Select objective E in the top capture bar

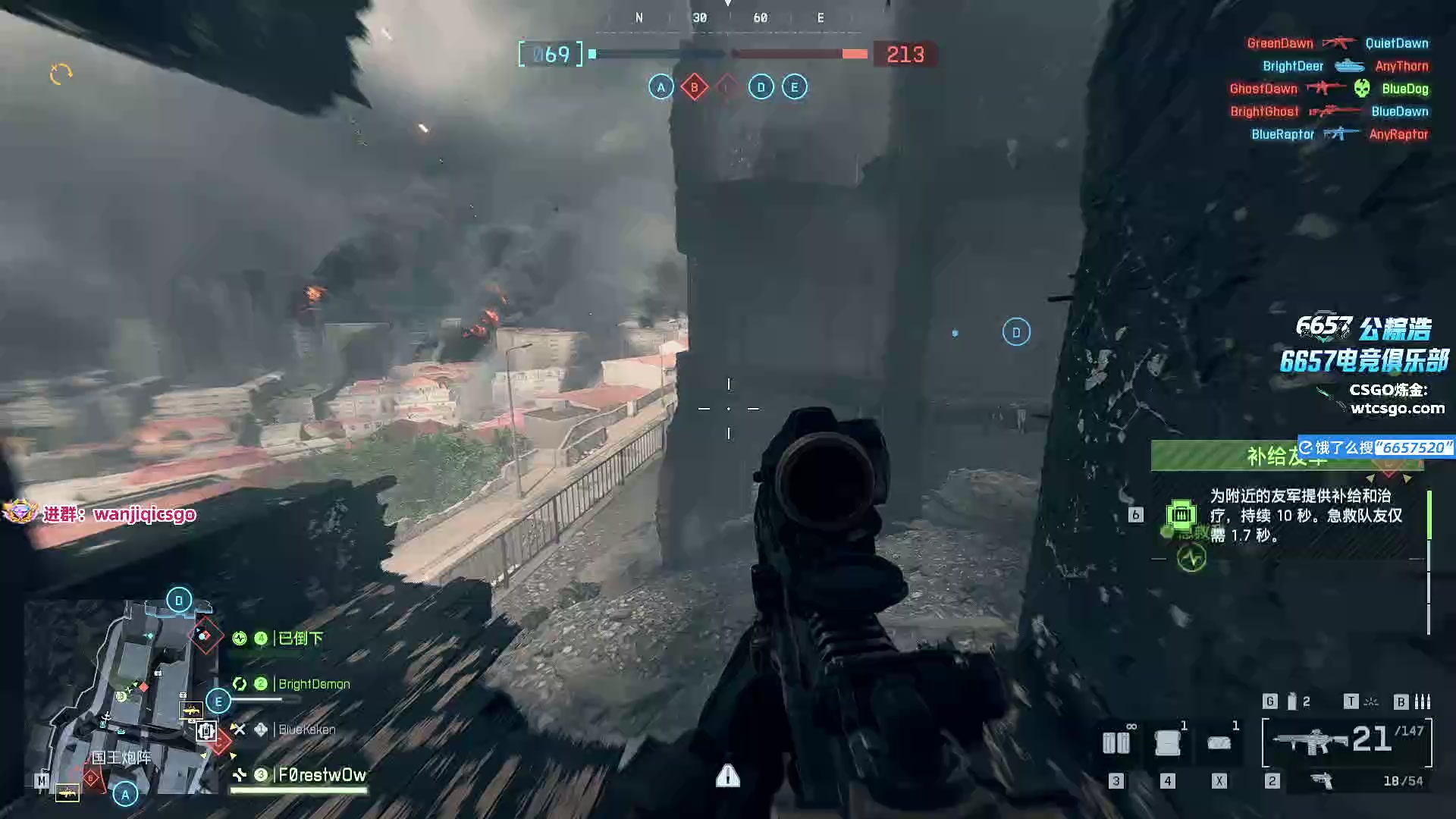click(x=794, y=87)
